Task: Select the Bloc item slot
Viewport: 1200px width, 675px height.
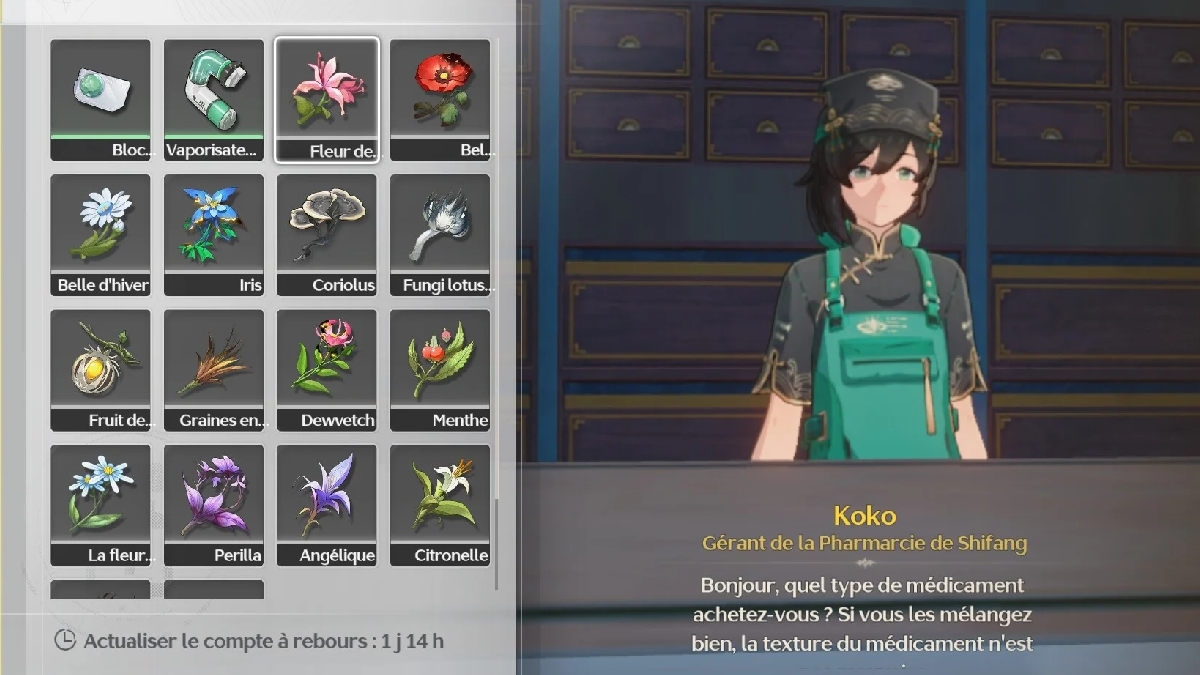Action: pos(100,100)
